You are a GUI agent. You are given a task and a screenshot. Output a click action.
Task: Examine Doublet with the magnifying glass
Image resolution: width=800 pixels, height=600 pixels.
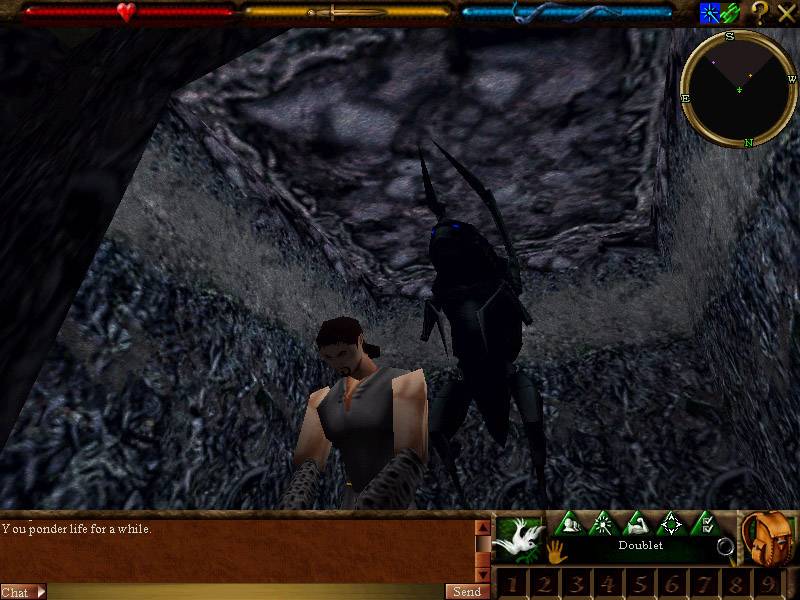tap(725, 547)
